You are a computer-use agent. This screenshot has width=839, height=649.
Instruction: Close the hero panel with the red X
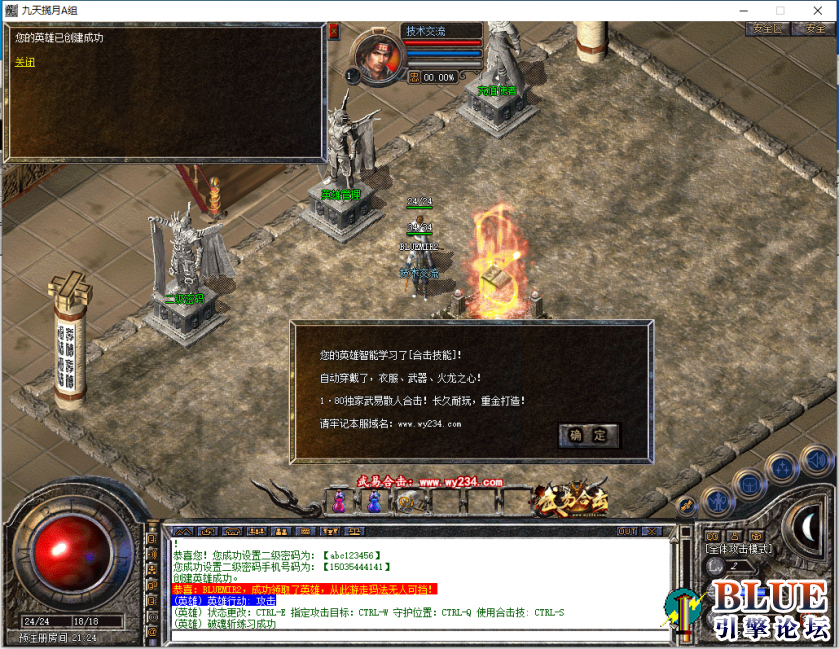(x=334, y=32)
